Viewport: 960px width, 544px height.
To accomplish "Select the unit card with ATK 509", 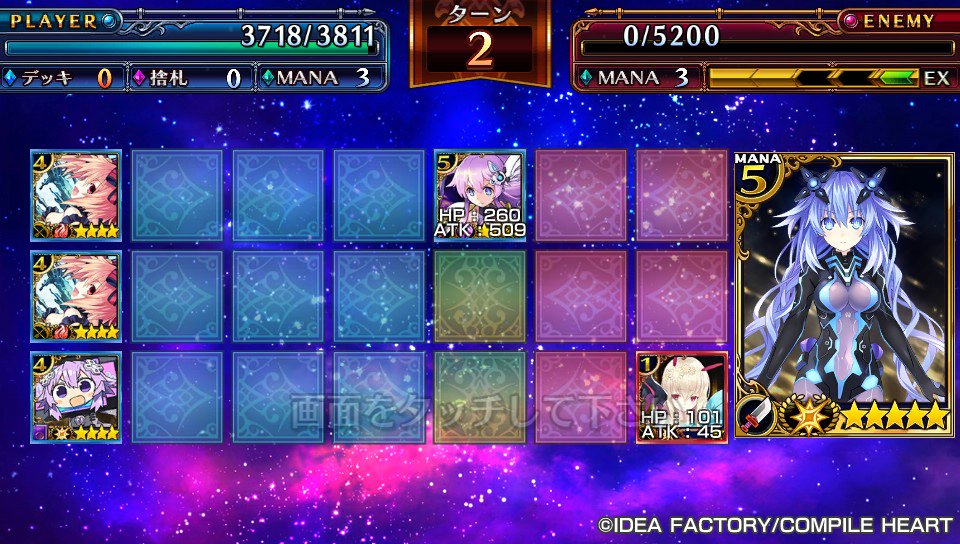I will [480, 196].
